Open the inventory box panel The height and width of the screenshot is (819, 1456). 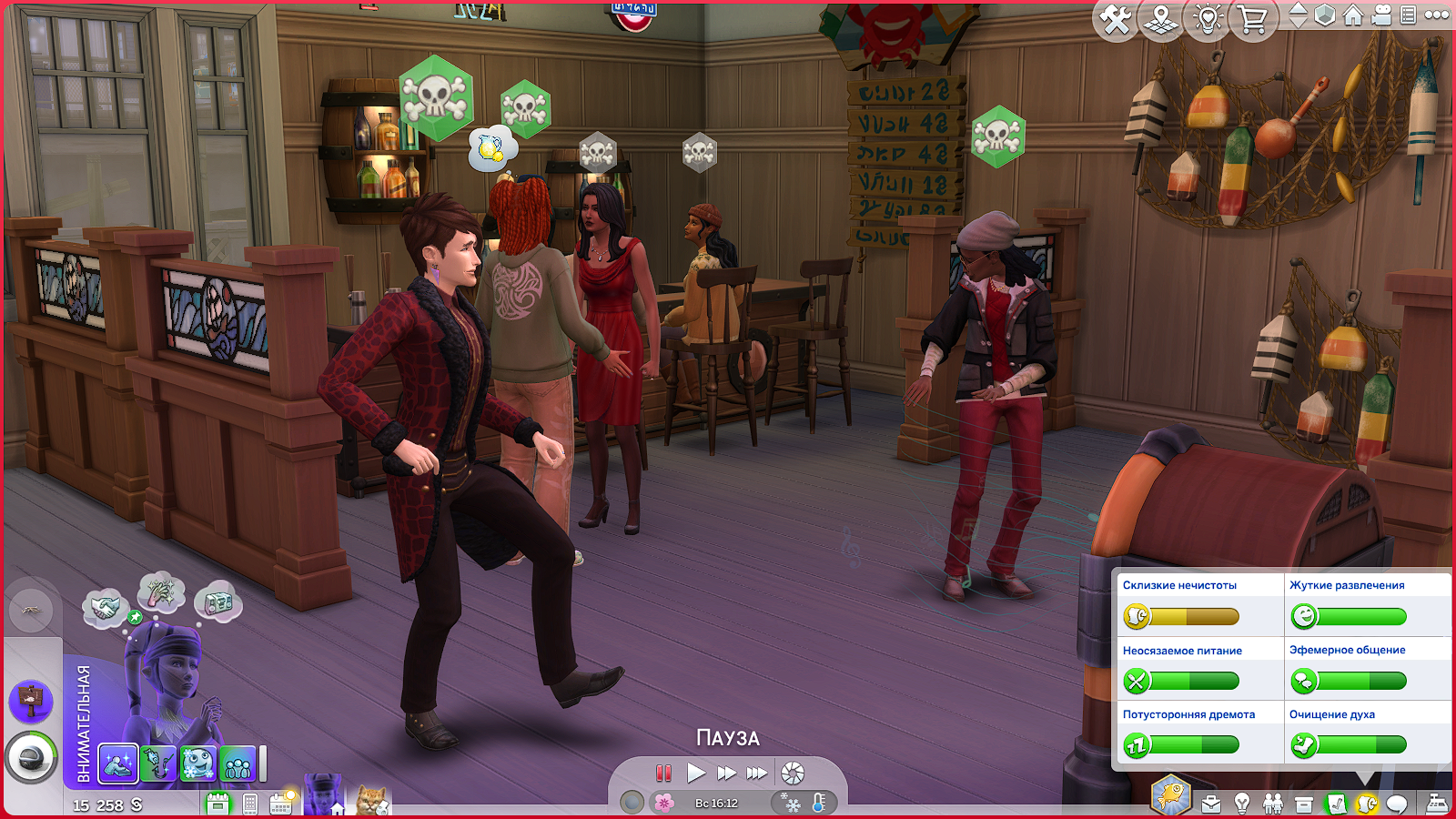[1304, 804]
